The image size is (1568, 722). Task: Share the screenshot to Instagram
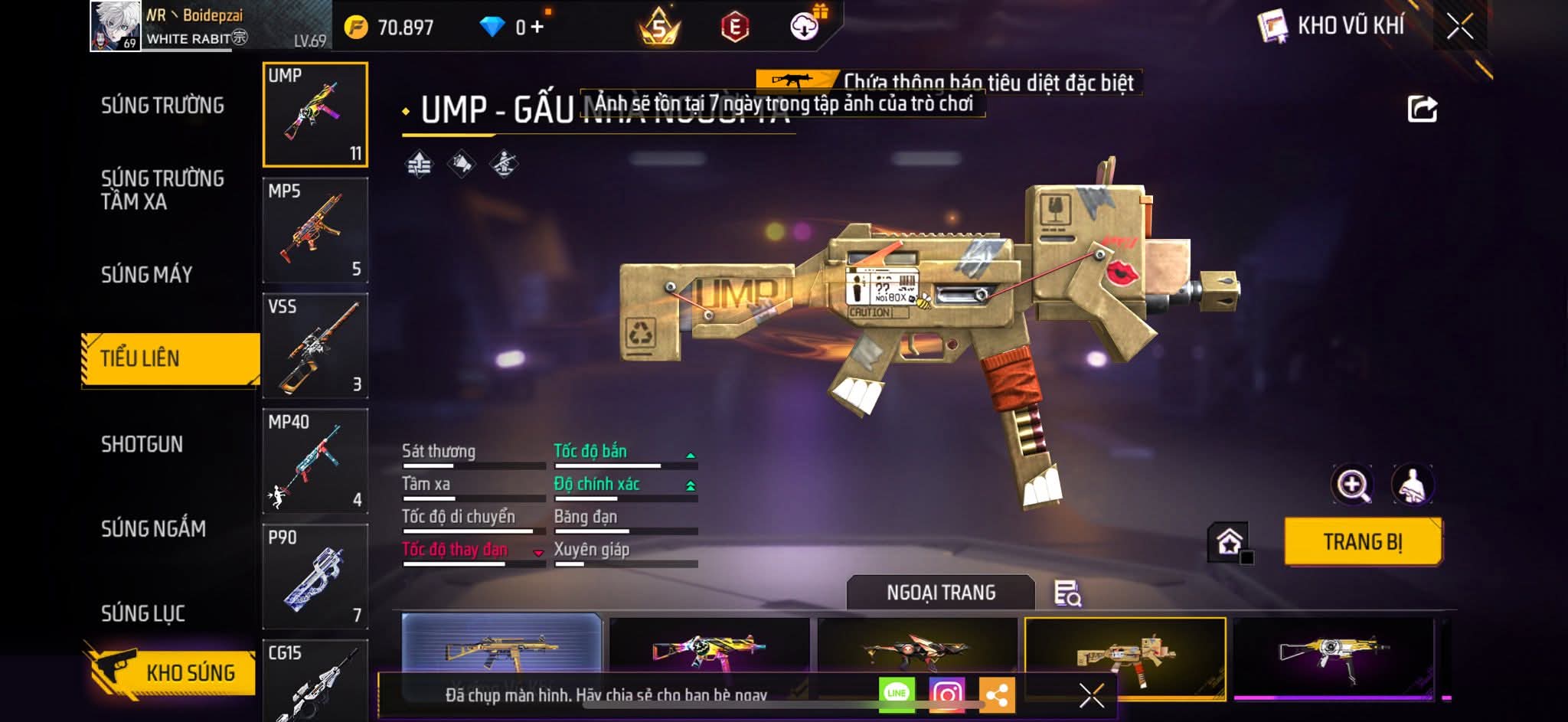pos(946,694)
